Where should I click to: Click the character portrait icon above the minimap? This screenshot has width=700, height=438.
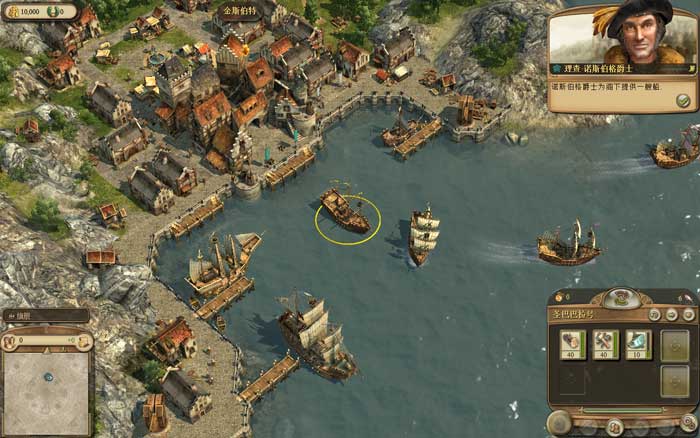pyautogui.click(x=12, y=342)
